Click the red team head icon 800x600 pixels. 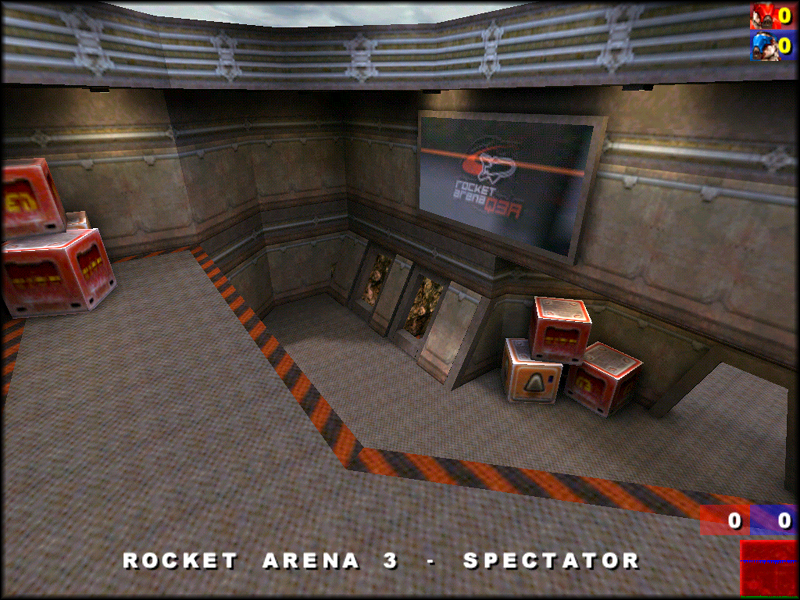pyautogui.click(x=762, y=16)
